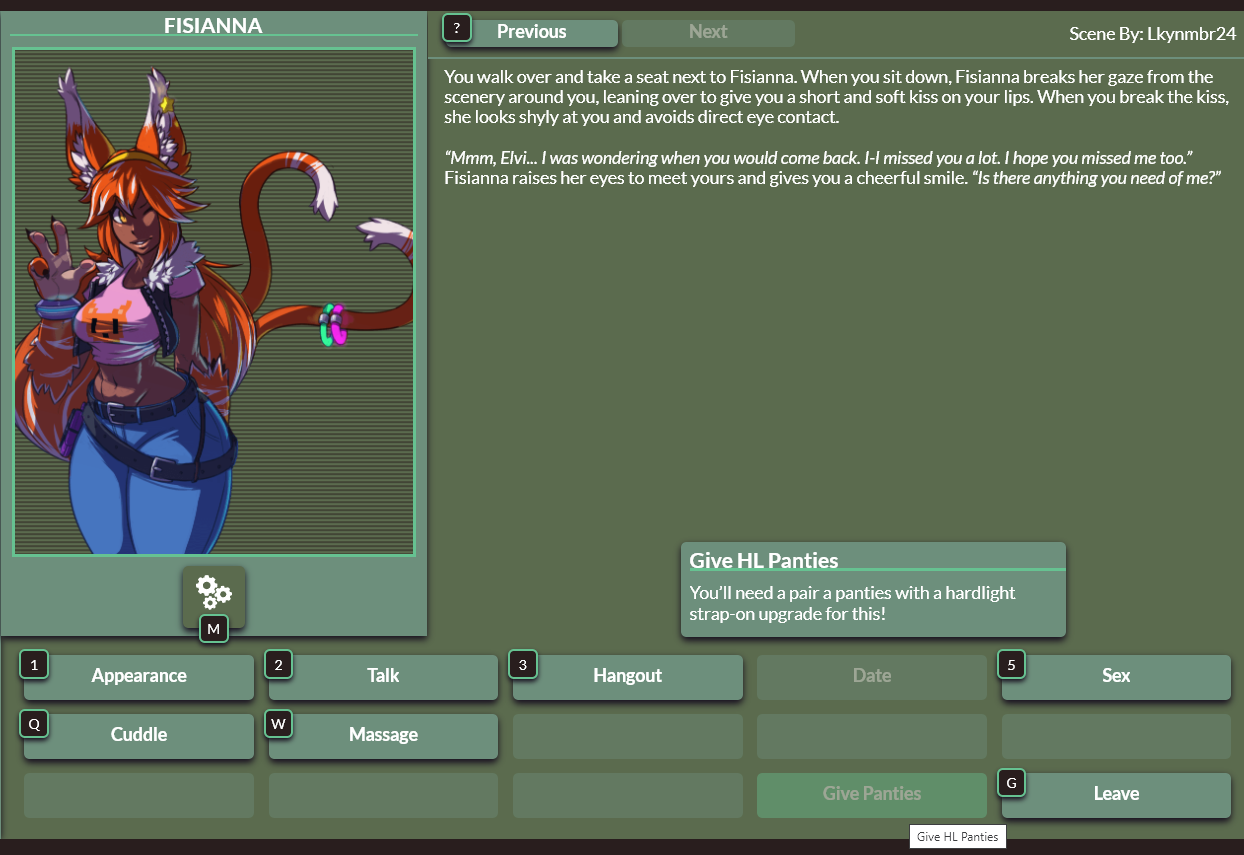
Task: Open the Appearance option
Action: [x=139, y=676]
